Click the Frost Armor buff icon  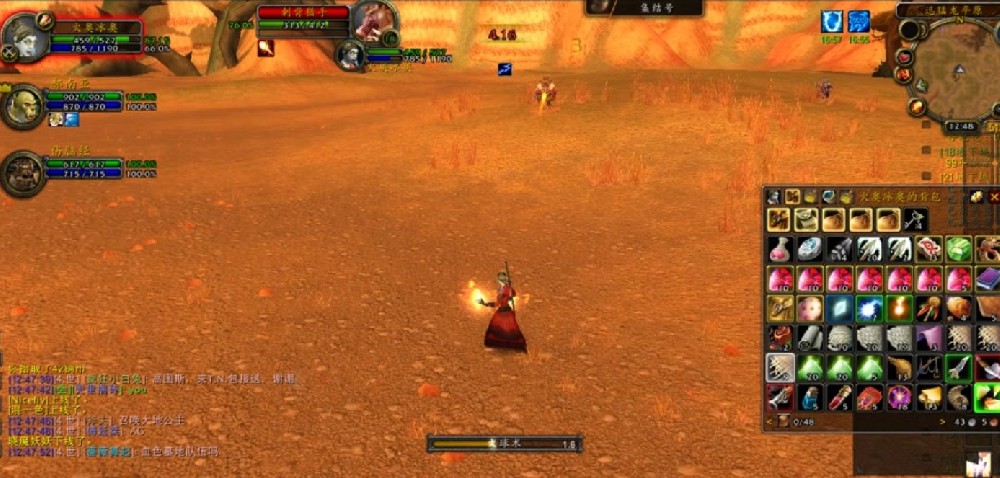click(x=831, y=21)
